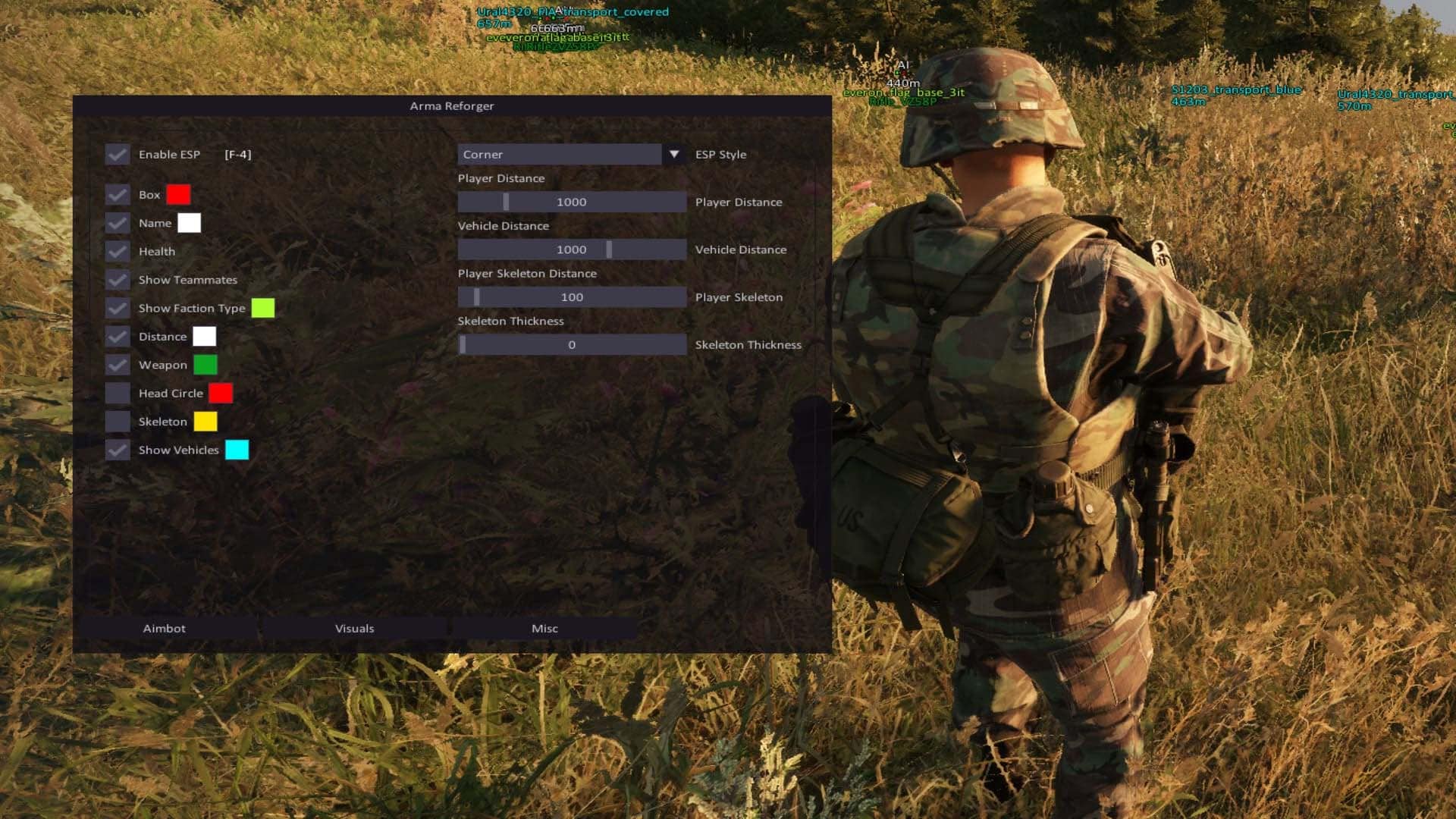This screenshot has height=819, width=1456.
Task: Toggle Show Teammates visibility
Action: [118, 280]
